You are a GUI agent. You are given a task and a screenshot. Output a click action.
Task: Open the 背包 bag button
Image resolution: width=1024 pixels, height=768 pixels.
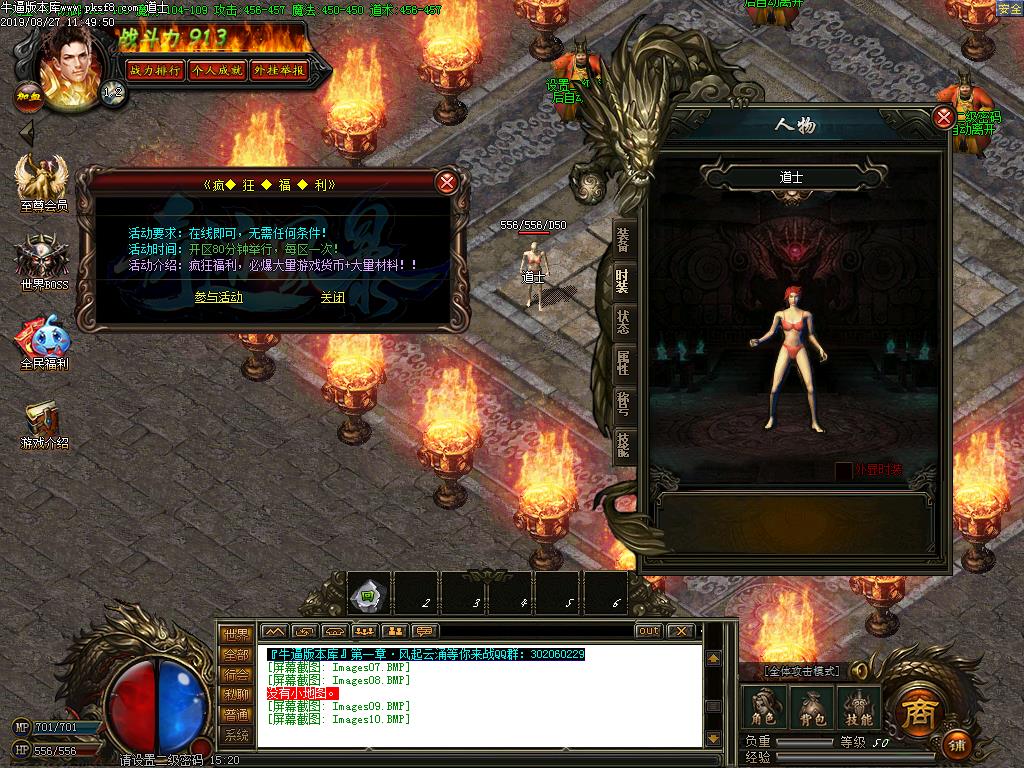(811, 707)
